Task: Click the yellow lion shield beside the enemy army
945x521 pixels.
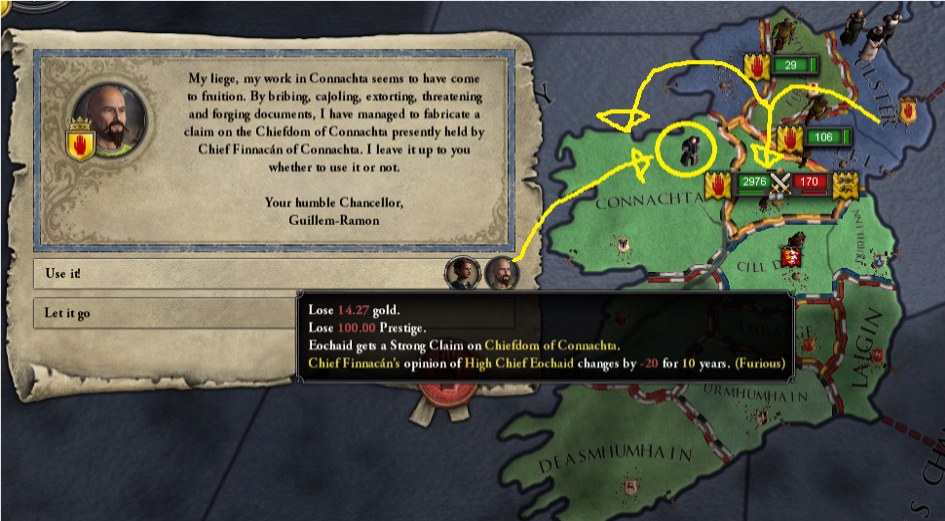Action: point(845,183)
